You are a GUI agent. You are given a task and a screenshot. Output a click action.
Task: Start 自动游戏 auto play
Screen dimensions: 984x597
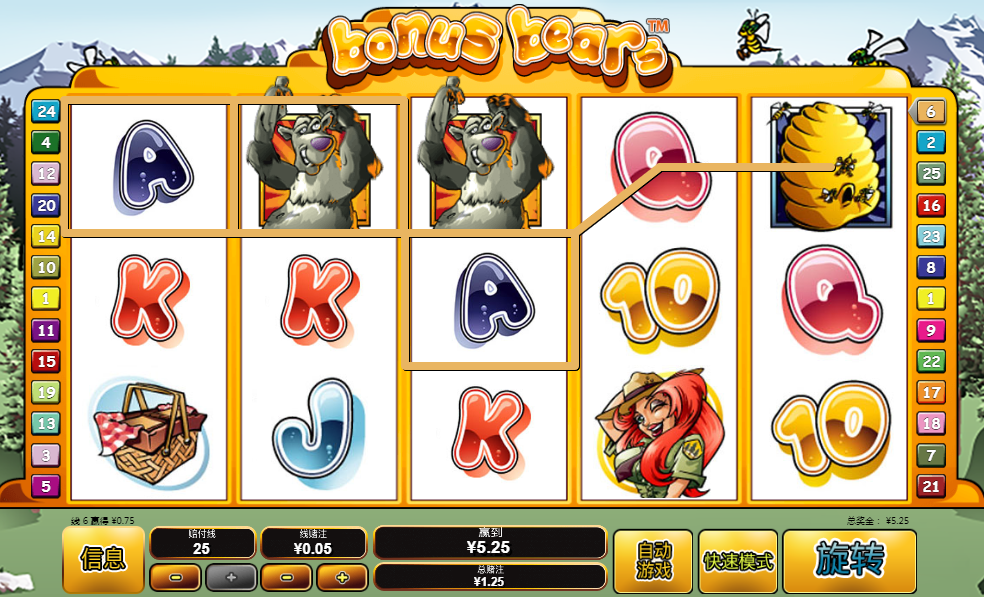[652, 560]
